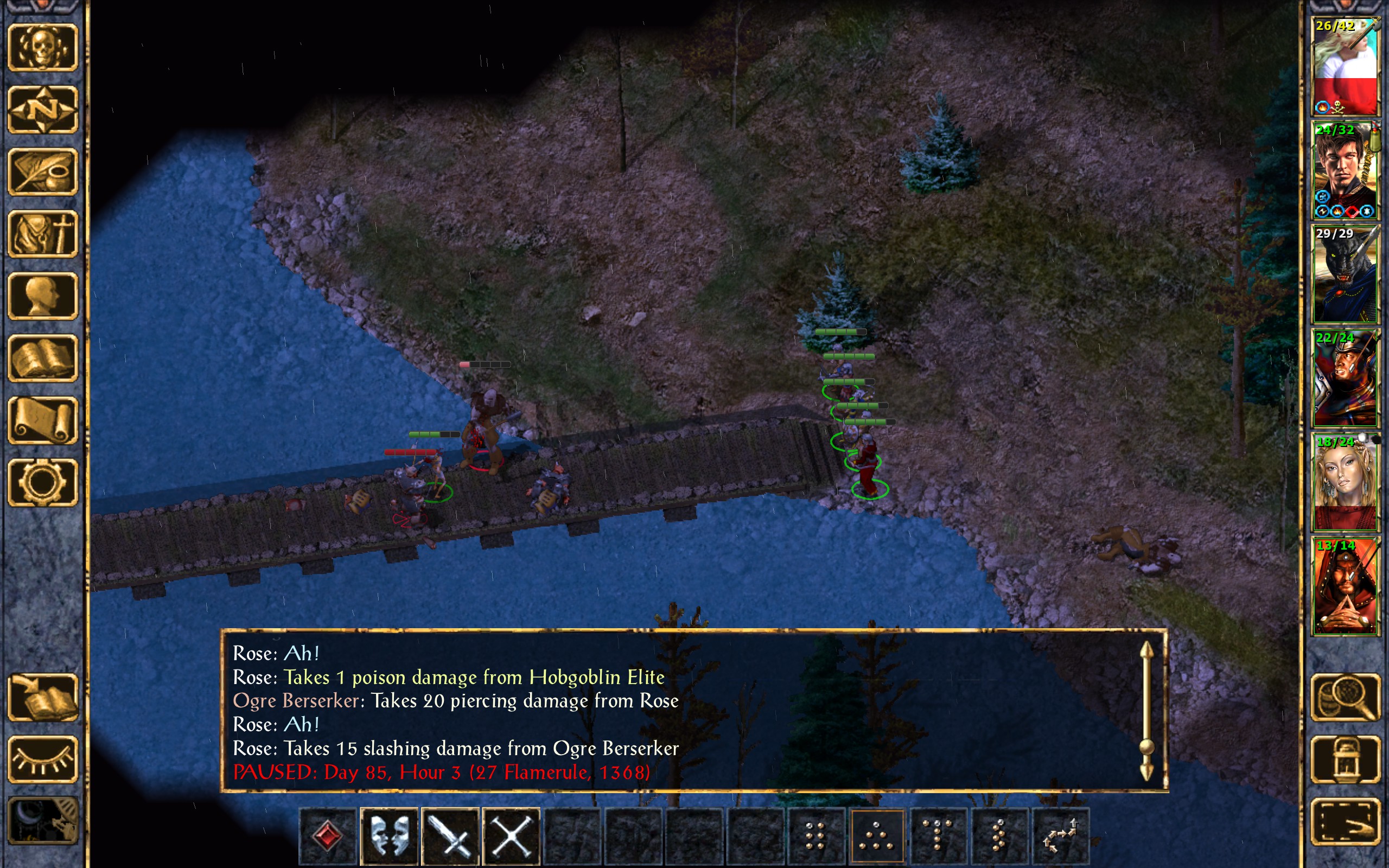Toggle party AI with the lantern button

(x=1345, y=759)
